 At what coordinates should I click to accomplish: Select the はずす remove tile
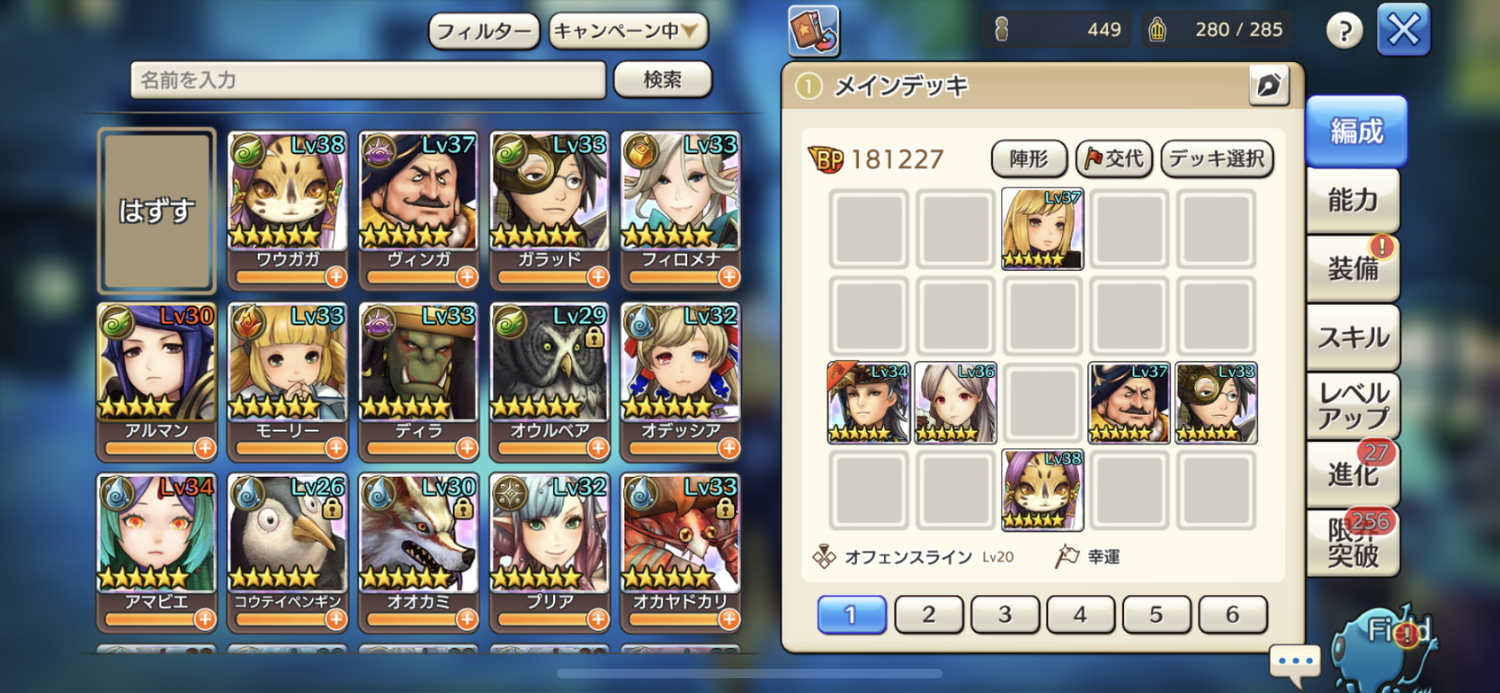[x=157, y=210]
